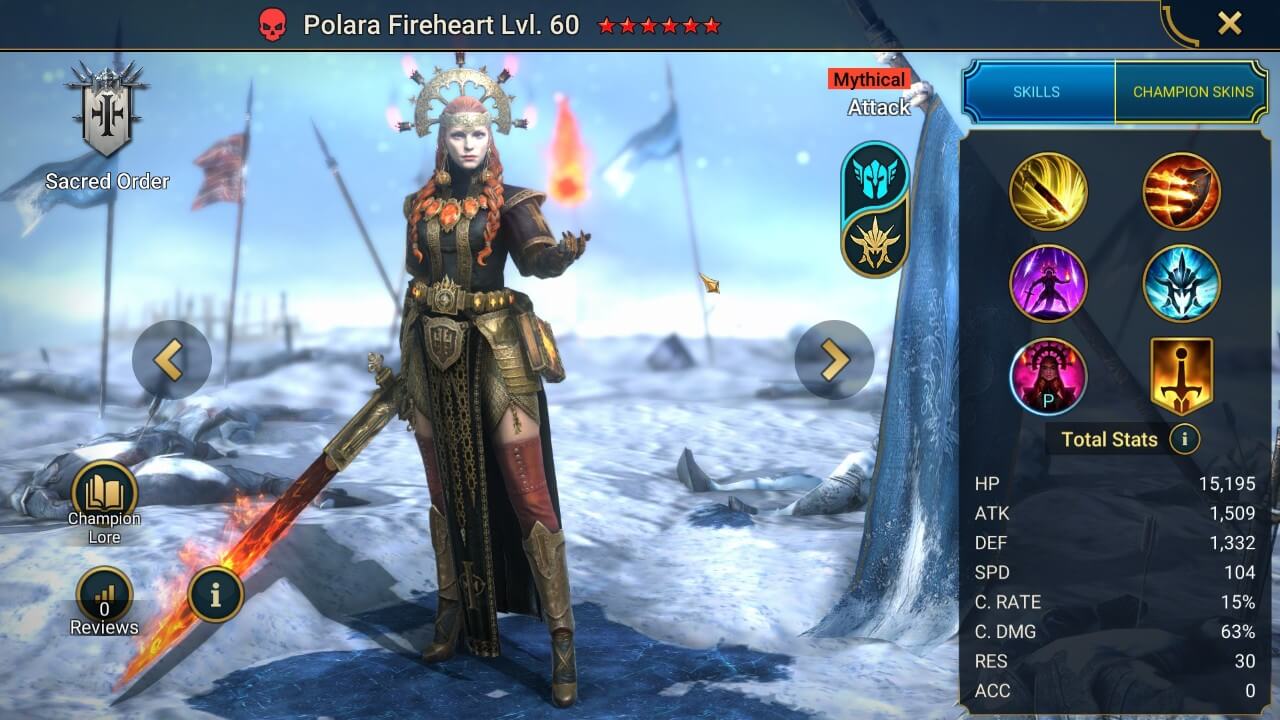
Task: View the champion Reviews
Action: 104,598
